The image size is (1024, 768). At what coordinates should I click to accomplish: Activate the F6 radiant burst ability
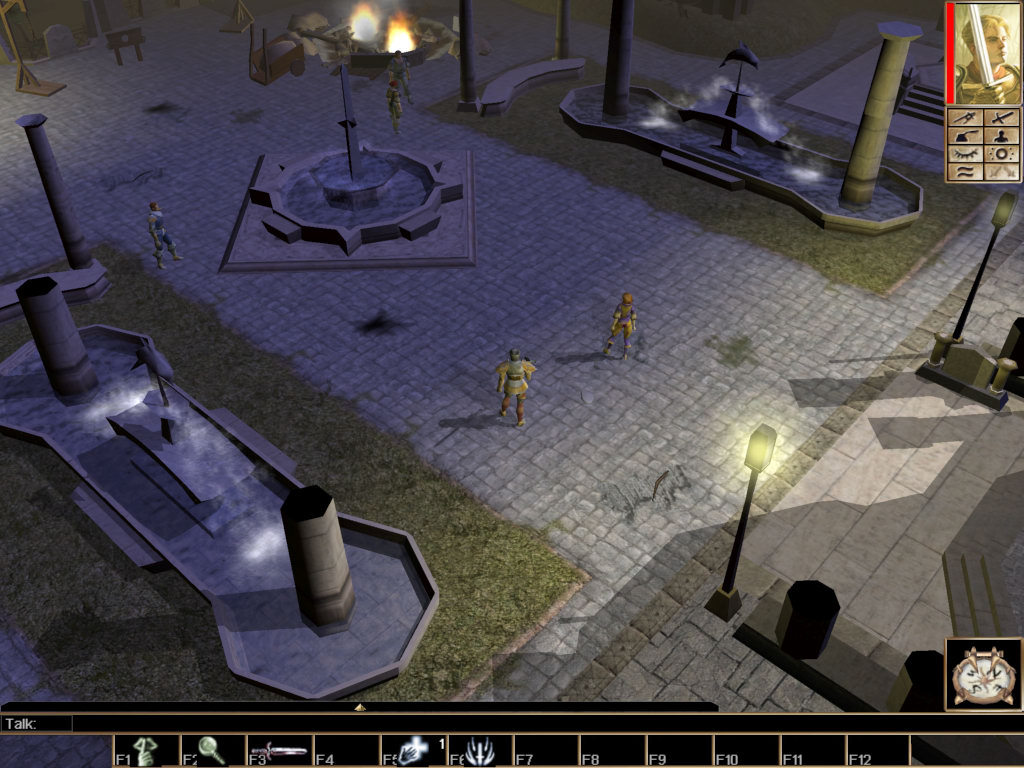pyautogui.click(x=478, y=751)
